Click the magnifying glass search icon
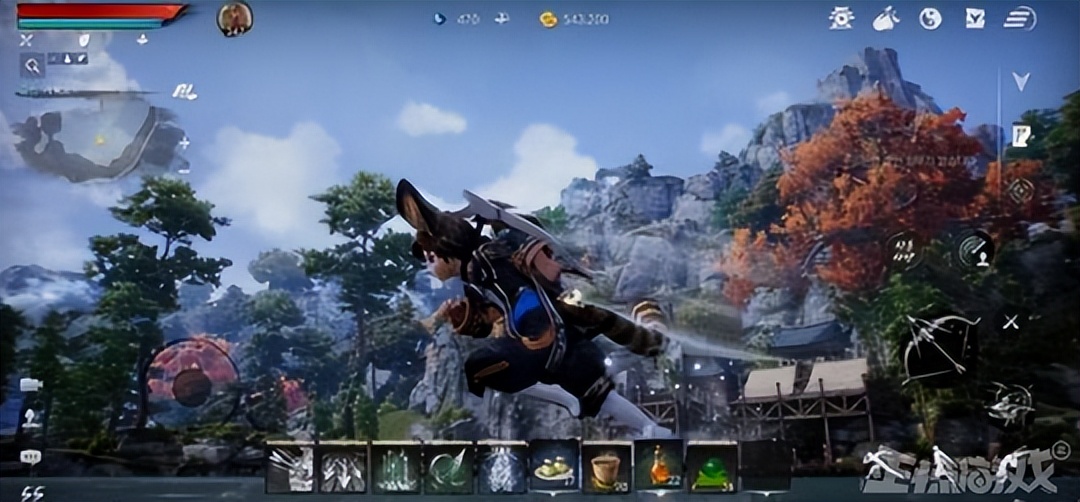Image resolution: width=1080 pixels, height=502 pixels. point(33,66)
